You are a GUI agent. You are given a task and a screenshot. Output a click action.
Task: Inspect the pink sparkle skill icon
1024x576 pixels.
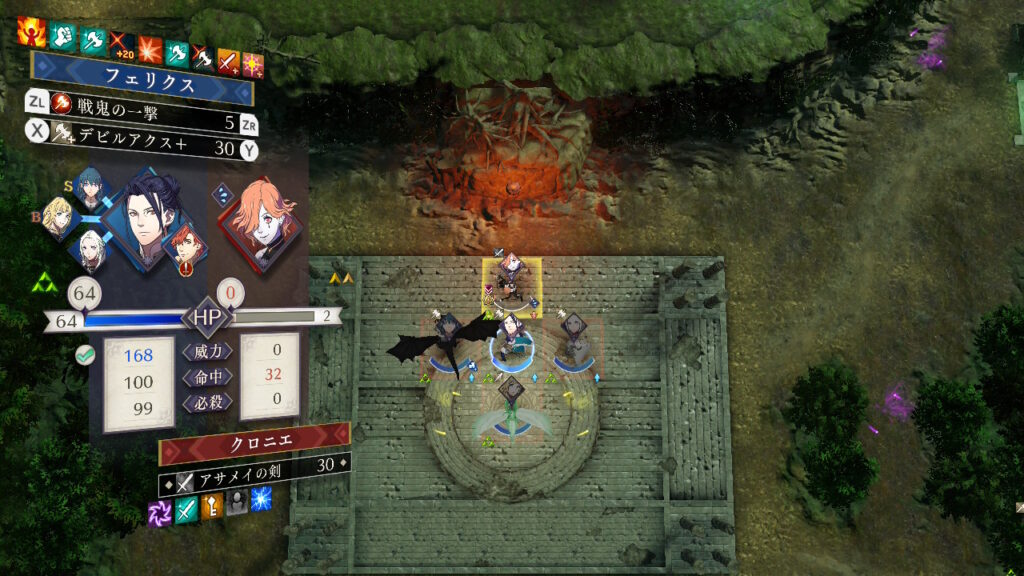click(x=252, y=65)
